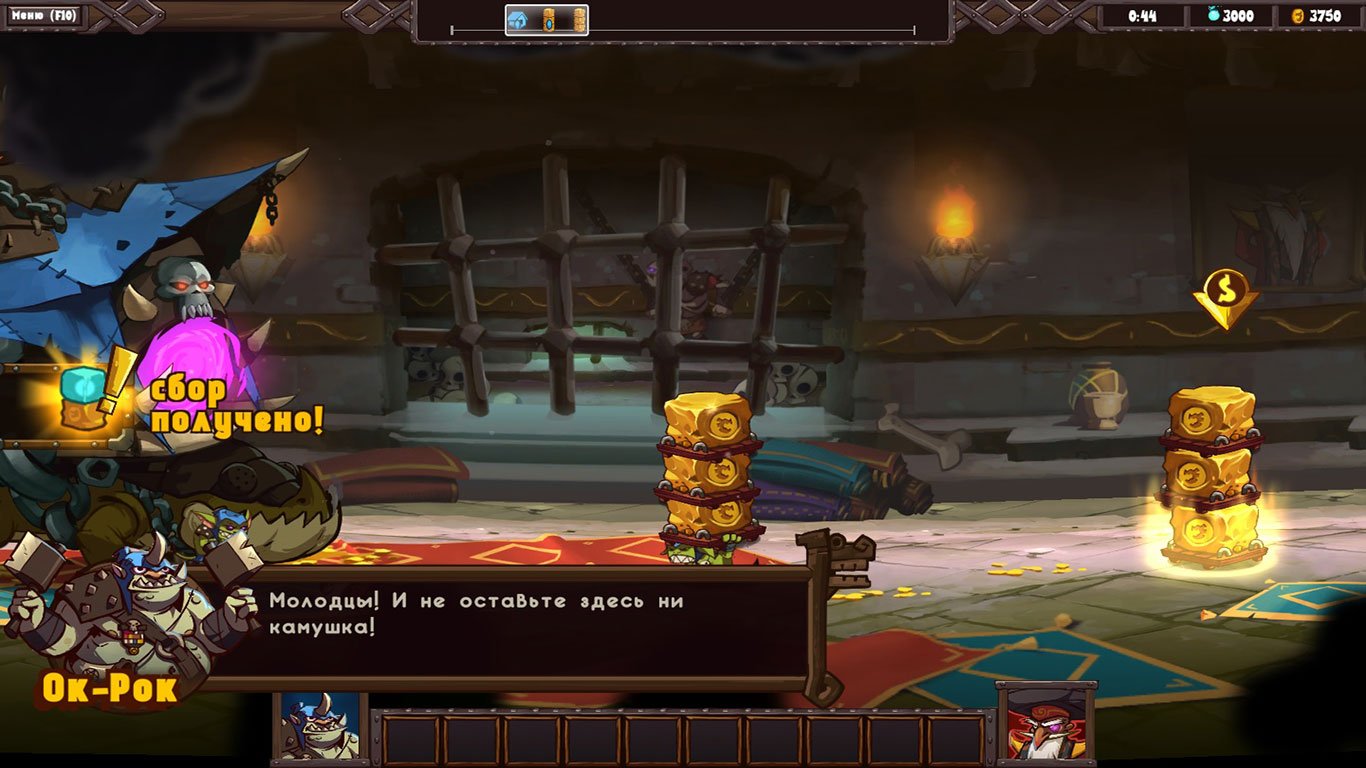Click the gold coin icon next to 3750

pos(1295,17)
